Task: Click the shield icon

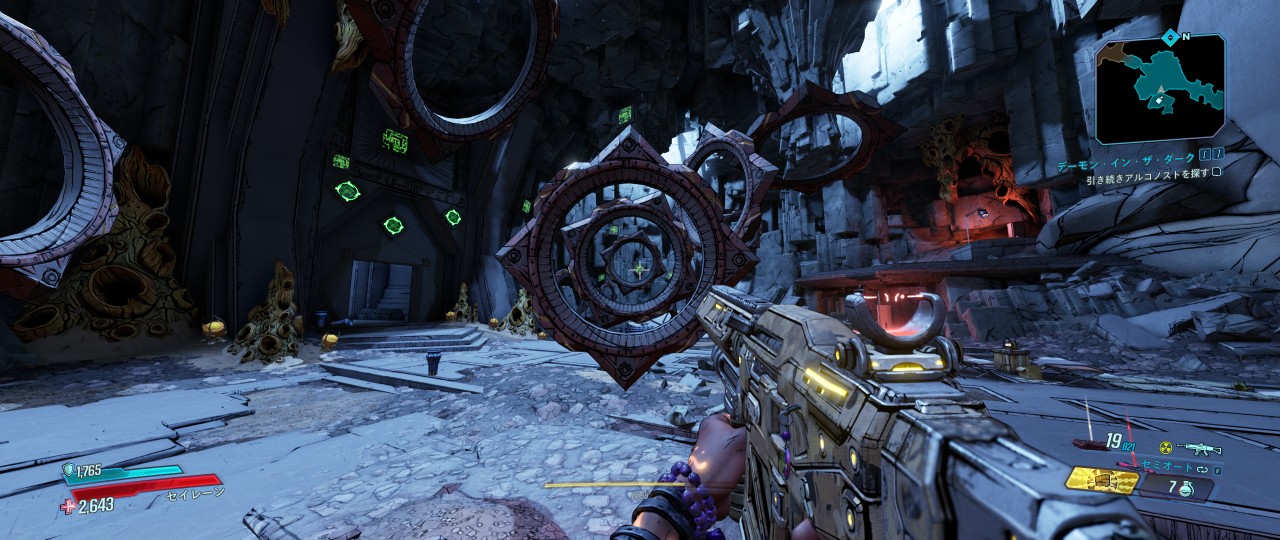Action: [x=69, y=468]
